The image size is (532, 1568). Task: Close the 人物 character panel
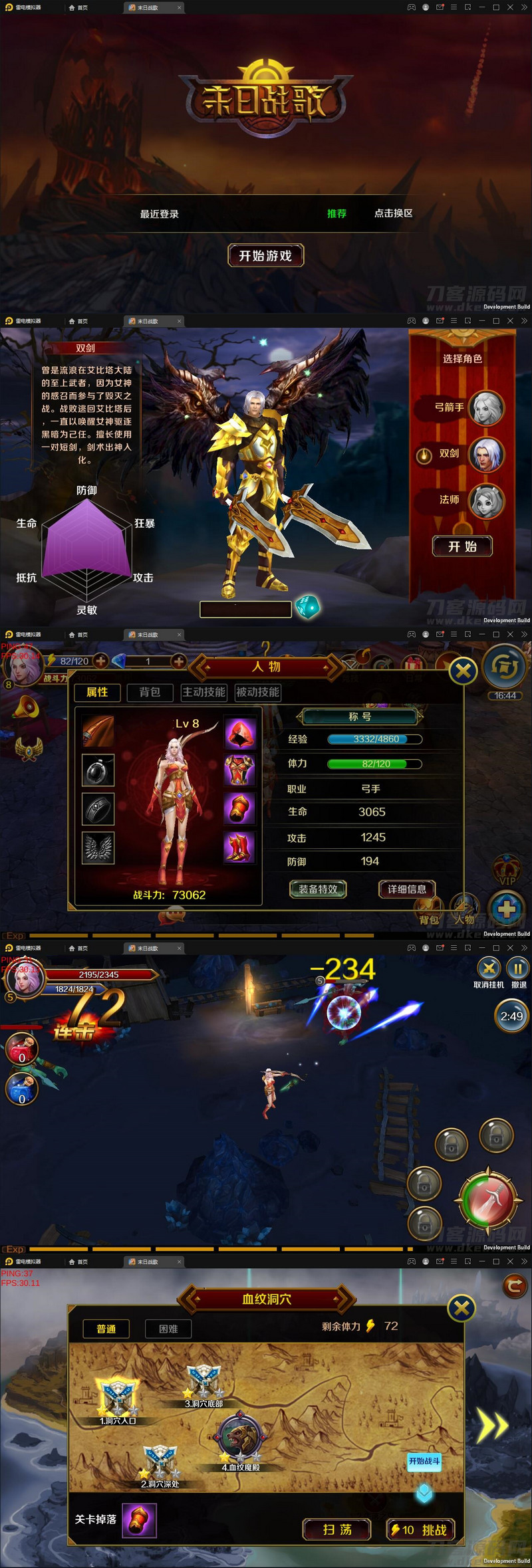pyautogui.click(x=463, y=671)
